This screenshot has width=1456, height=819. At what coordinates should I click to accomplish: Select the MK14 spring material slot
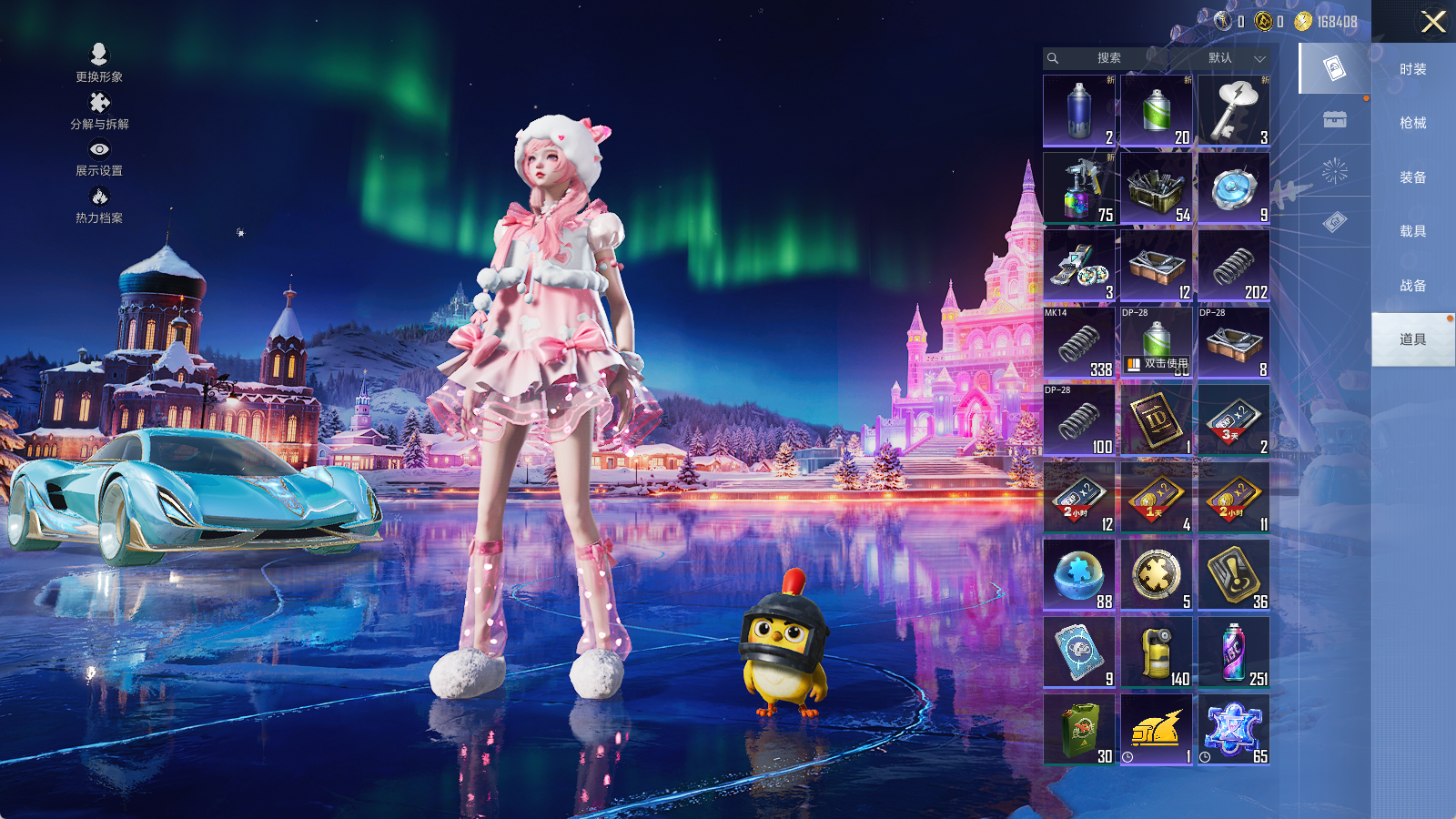click(1079, 343)
